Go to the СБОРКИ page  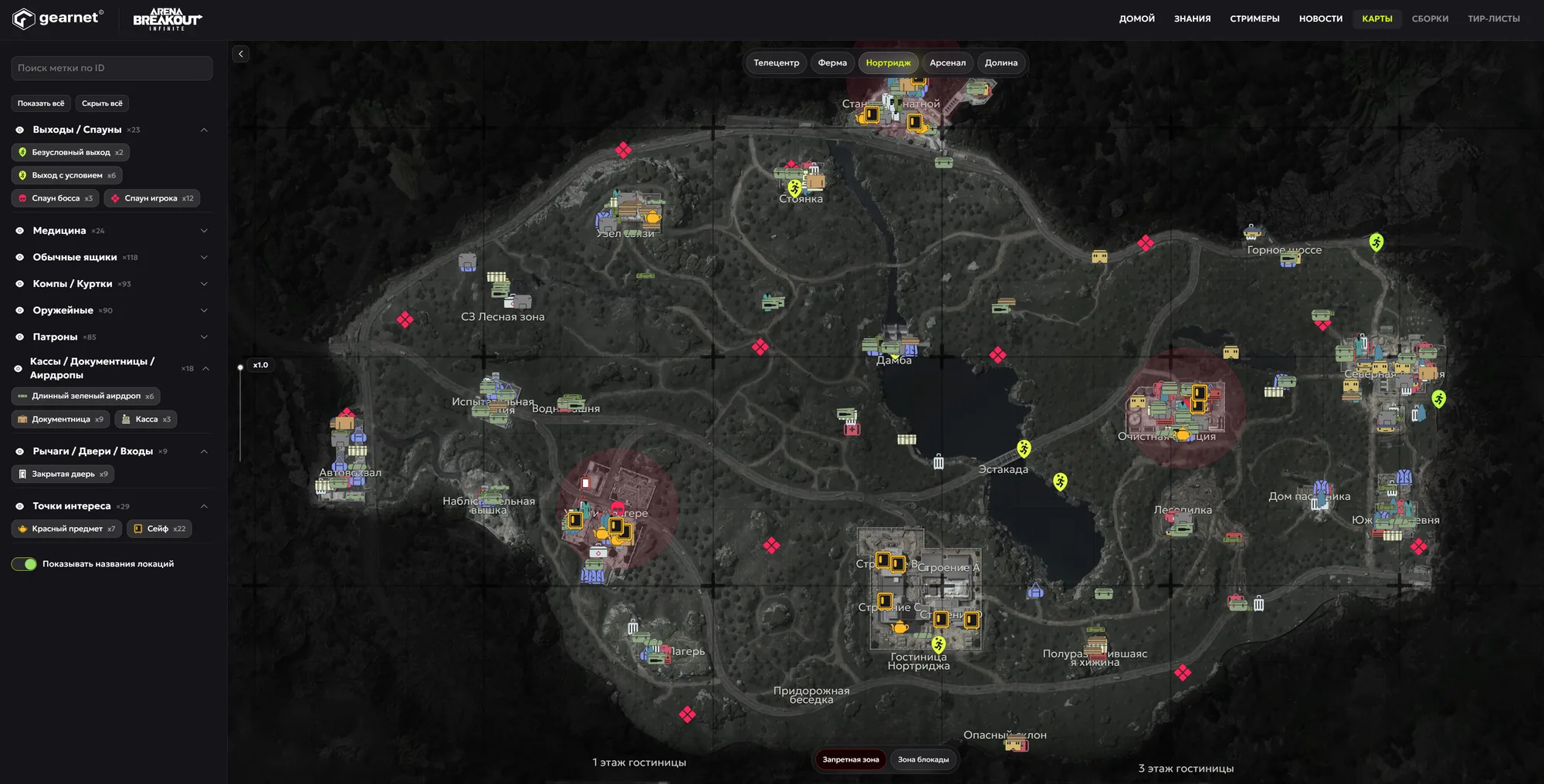(1430, 19)
